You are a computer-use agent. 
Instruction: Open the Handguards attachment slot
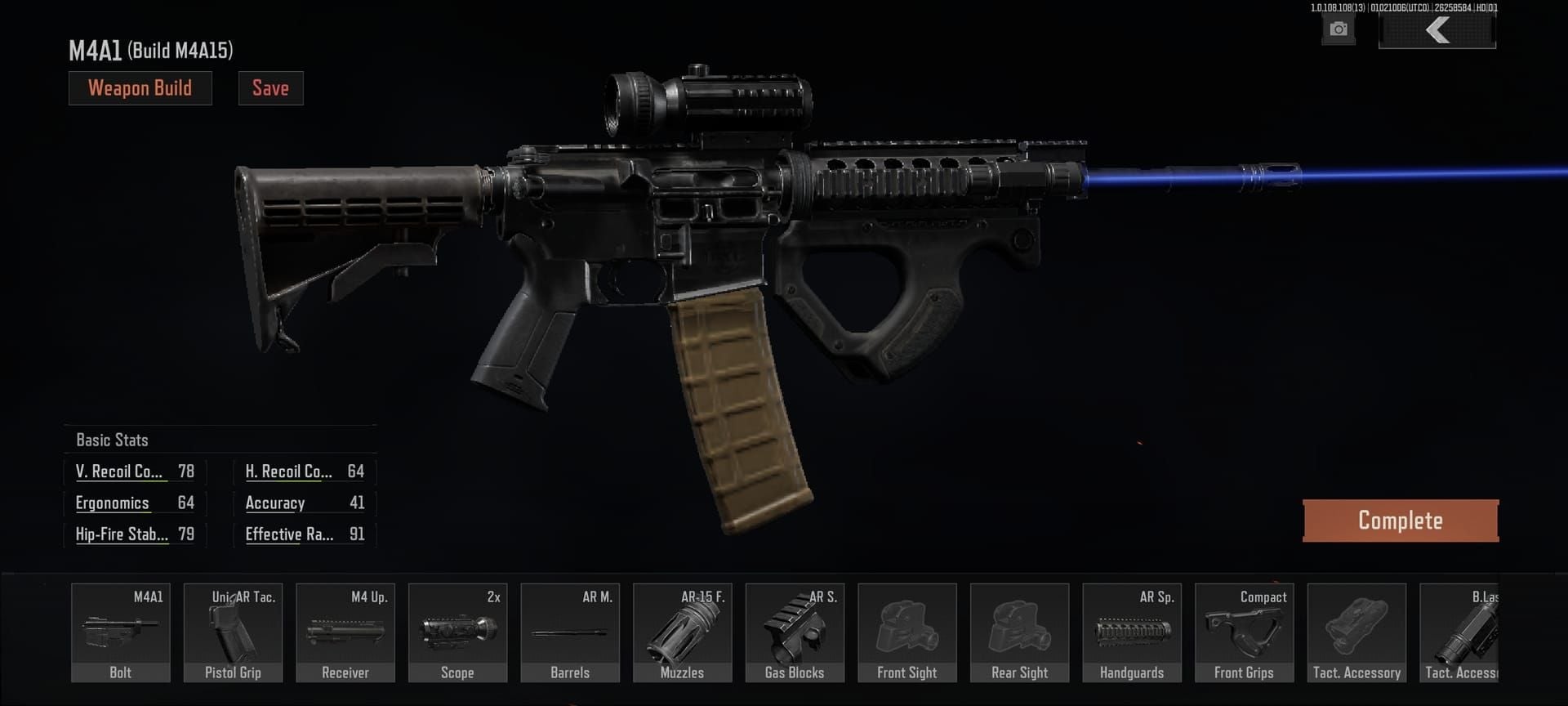click(1132, 632)
